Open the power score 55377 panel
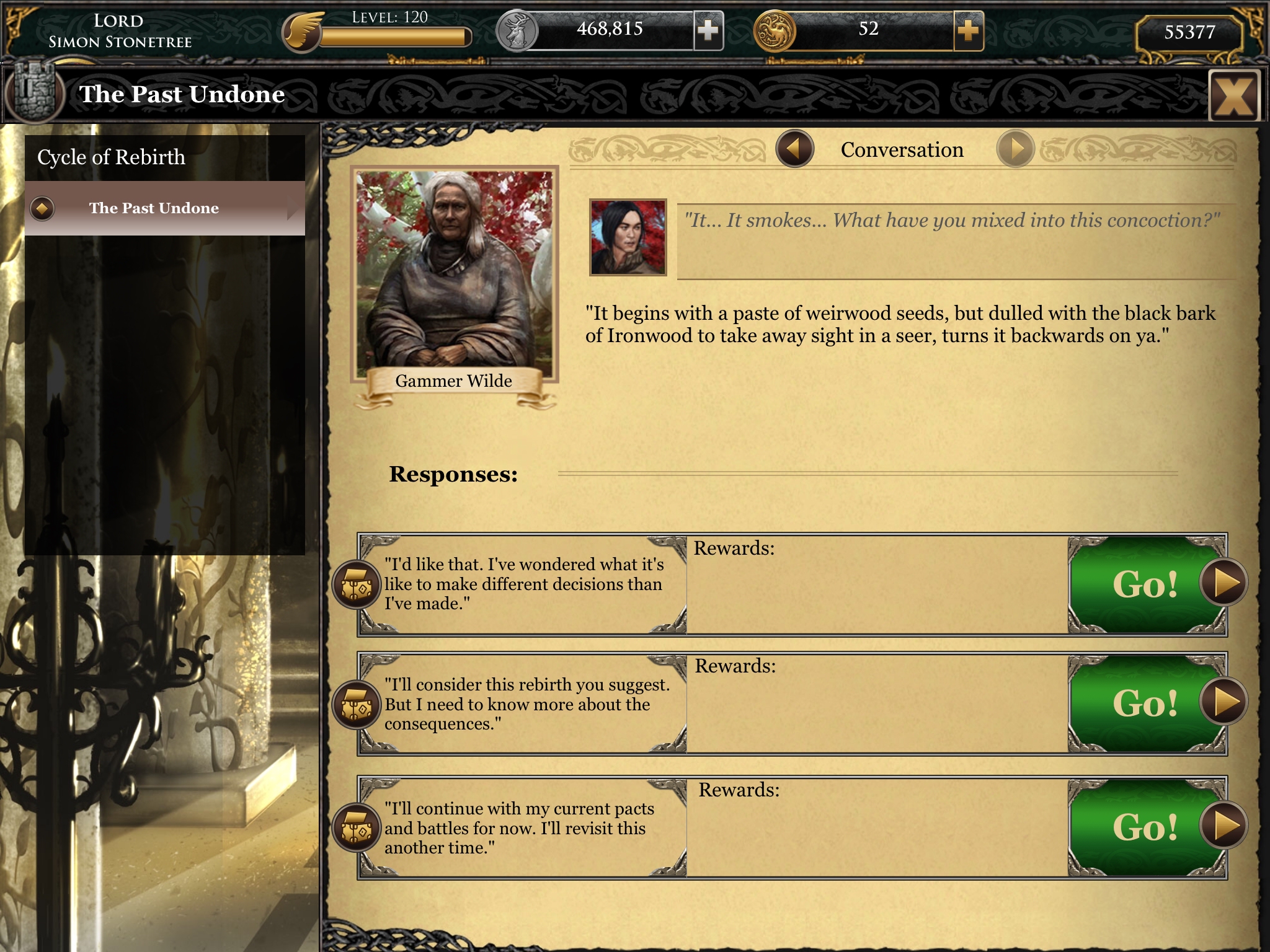This screenshot has width=1270, height=952. click(1189, 32)
